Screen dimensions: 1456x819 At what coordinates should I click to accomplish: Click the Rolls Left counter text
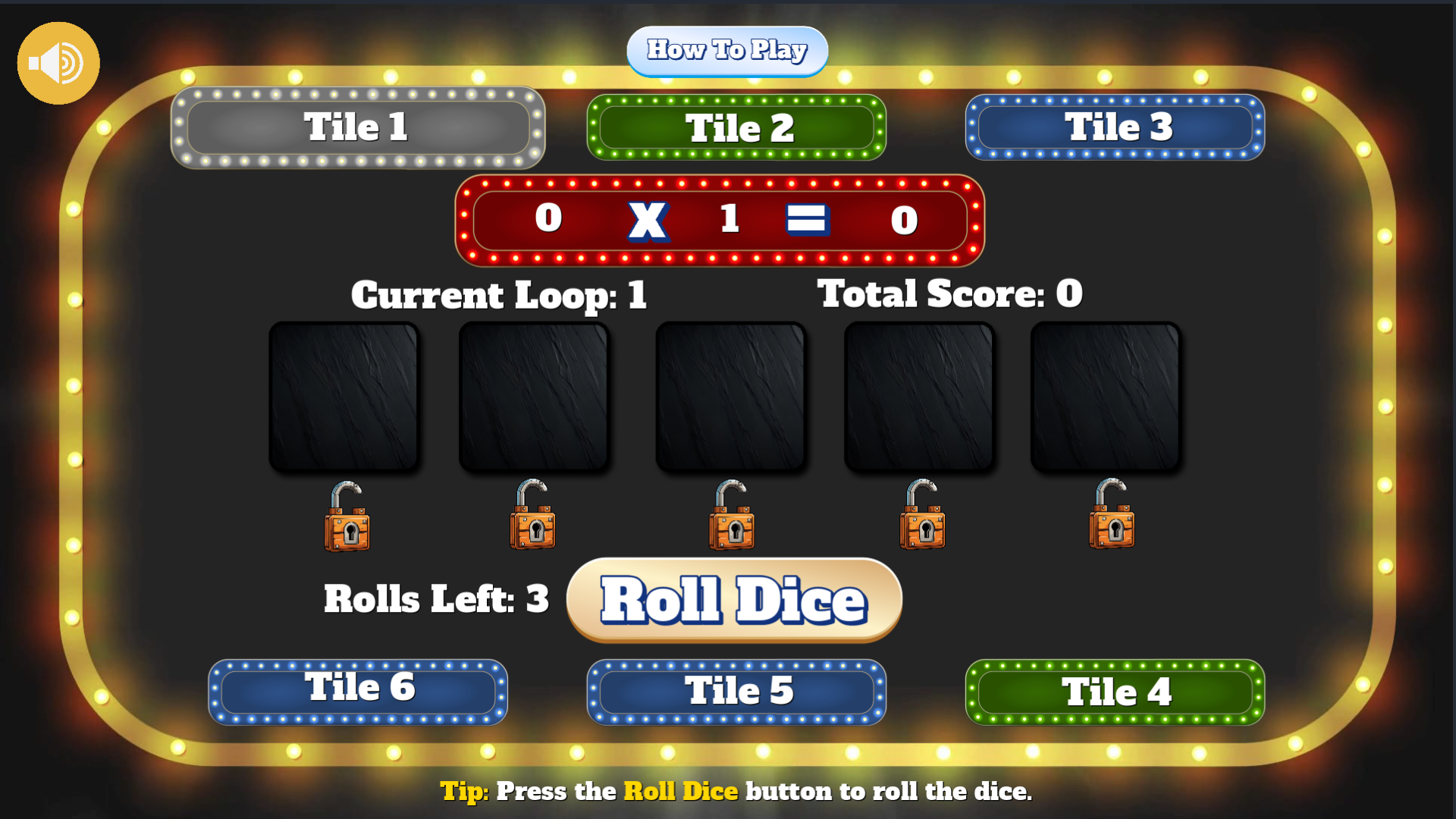point(435,598)
